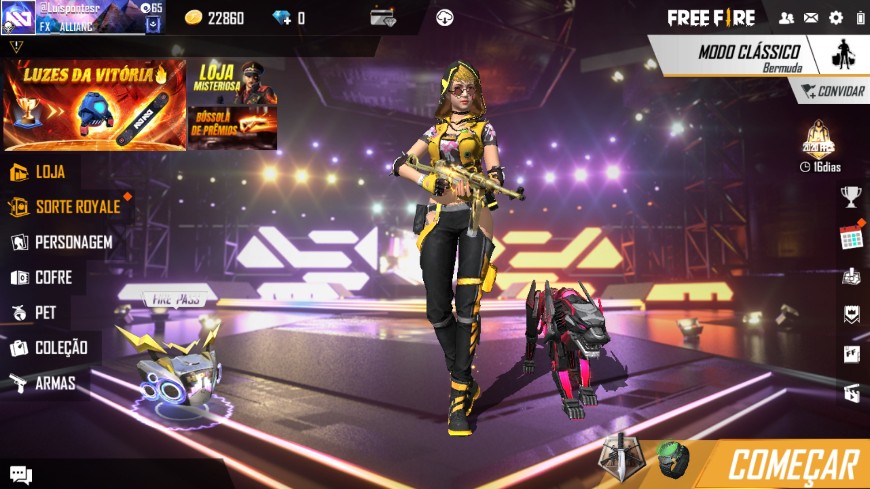This screenshot has height=489, width=870.
Task: Open the Loja Misteriosa banner
Action: [232, 82]
